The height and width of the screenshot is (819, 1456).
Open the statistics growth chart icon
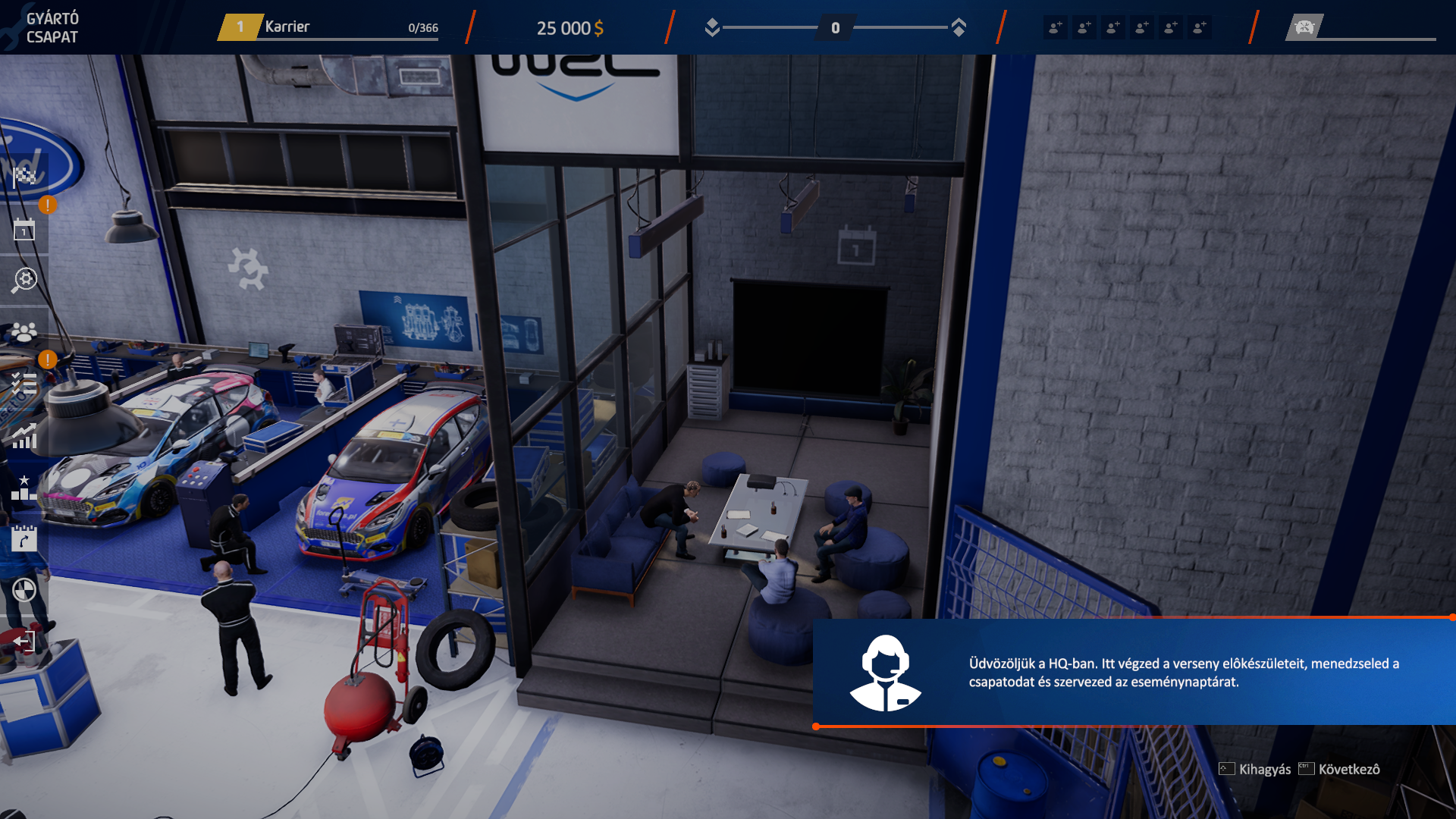click(x=24, y=436)
